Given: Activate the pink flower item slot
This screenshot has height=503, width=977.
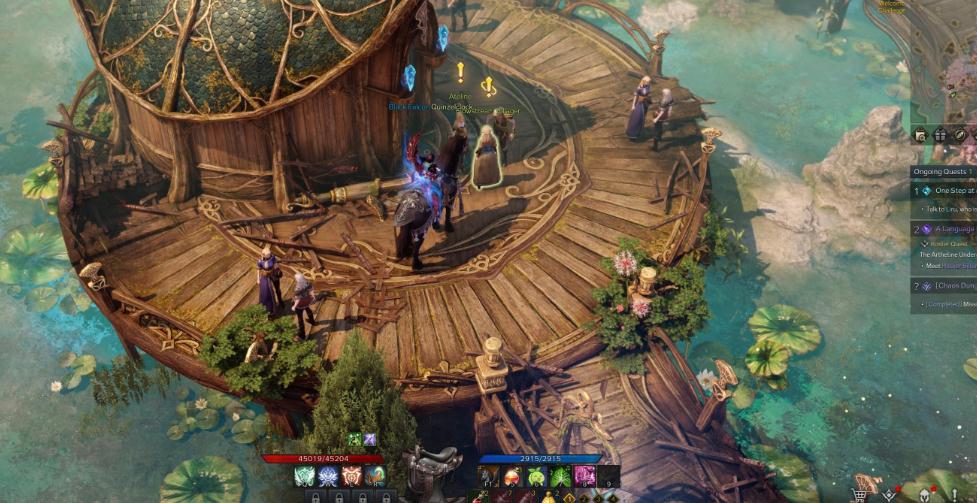Looking at the screenshot, I should [x=584, y=476].
